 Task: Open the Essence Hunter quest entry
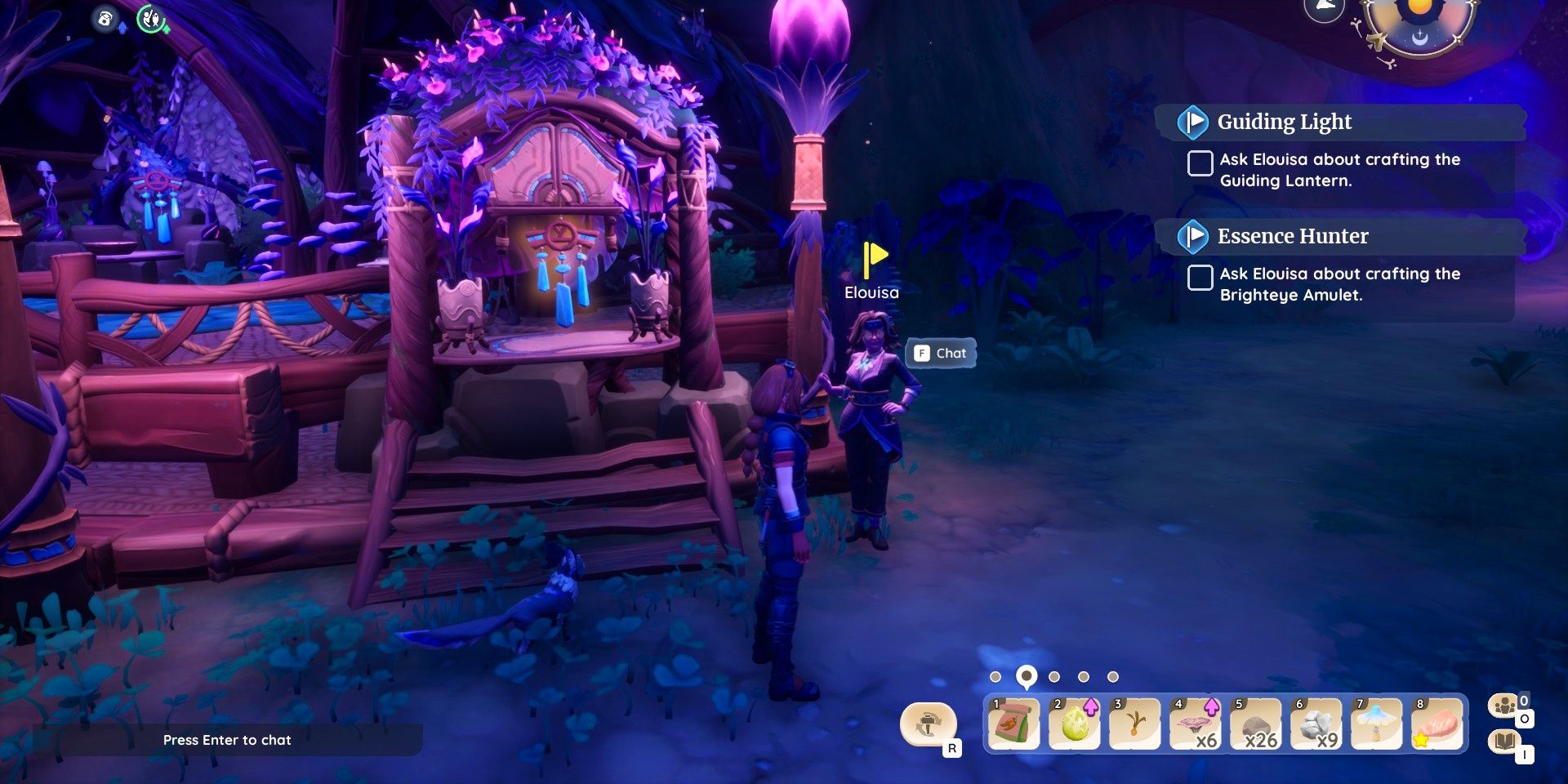1292,236
